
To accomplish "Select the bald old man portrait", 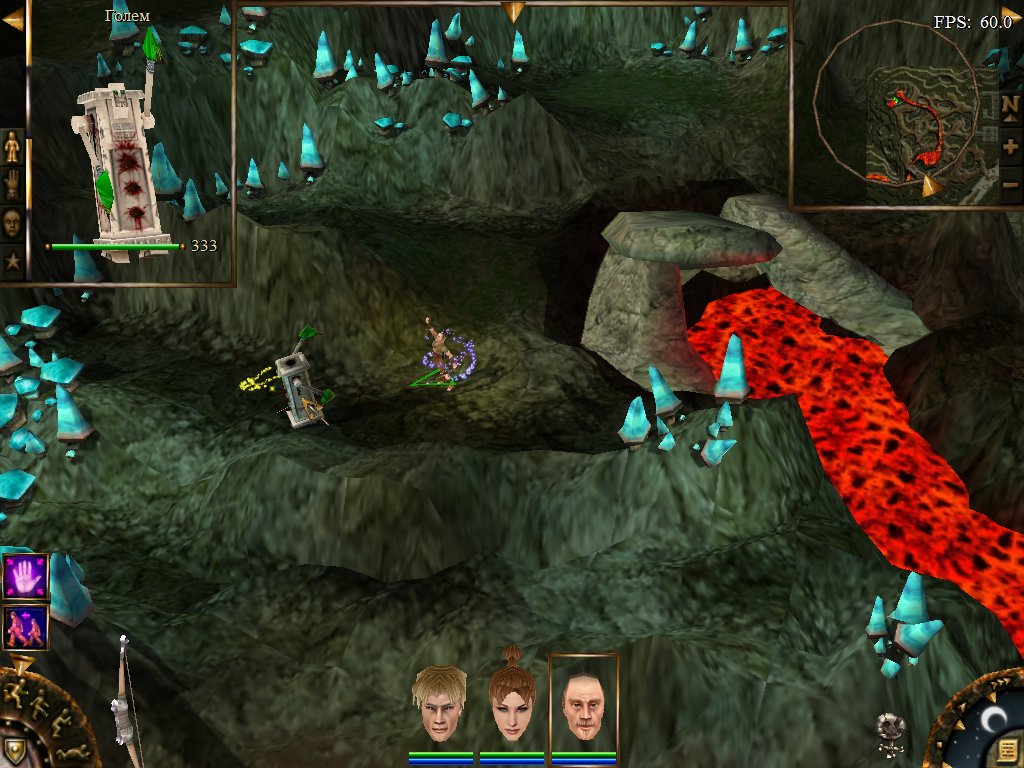I will pos(583,703).
